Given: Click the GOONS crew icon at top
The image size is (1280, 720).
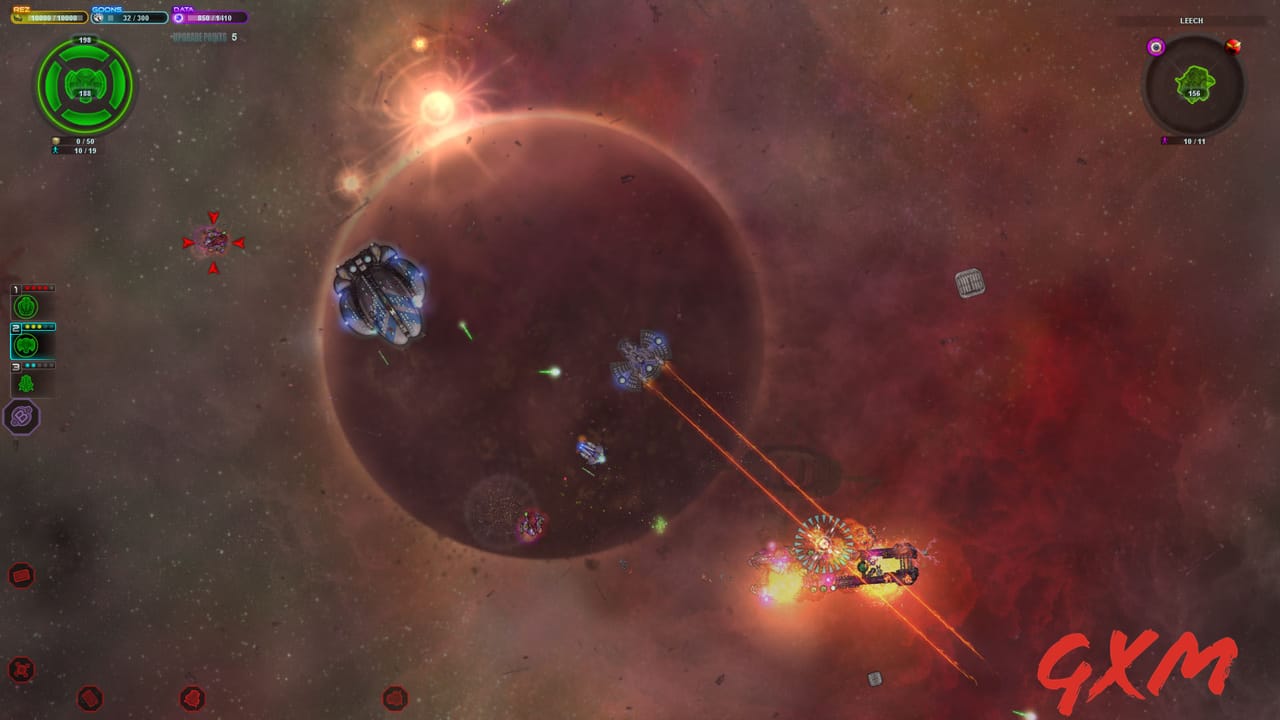Looking at the screenshot, I should click(99, 17).
